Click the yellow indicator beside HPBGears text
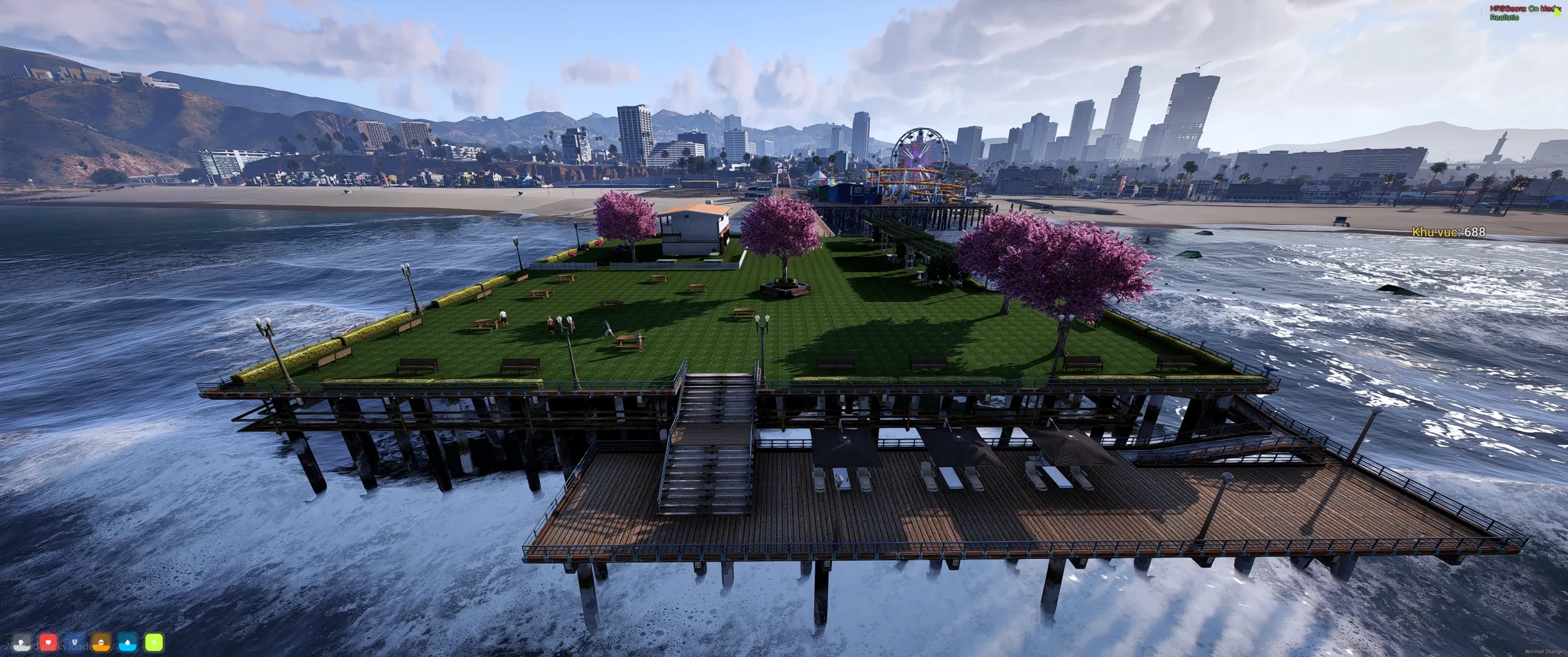Viewport: 1568px width, 657px height. (x=1558, y=13)
